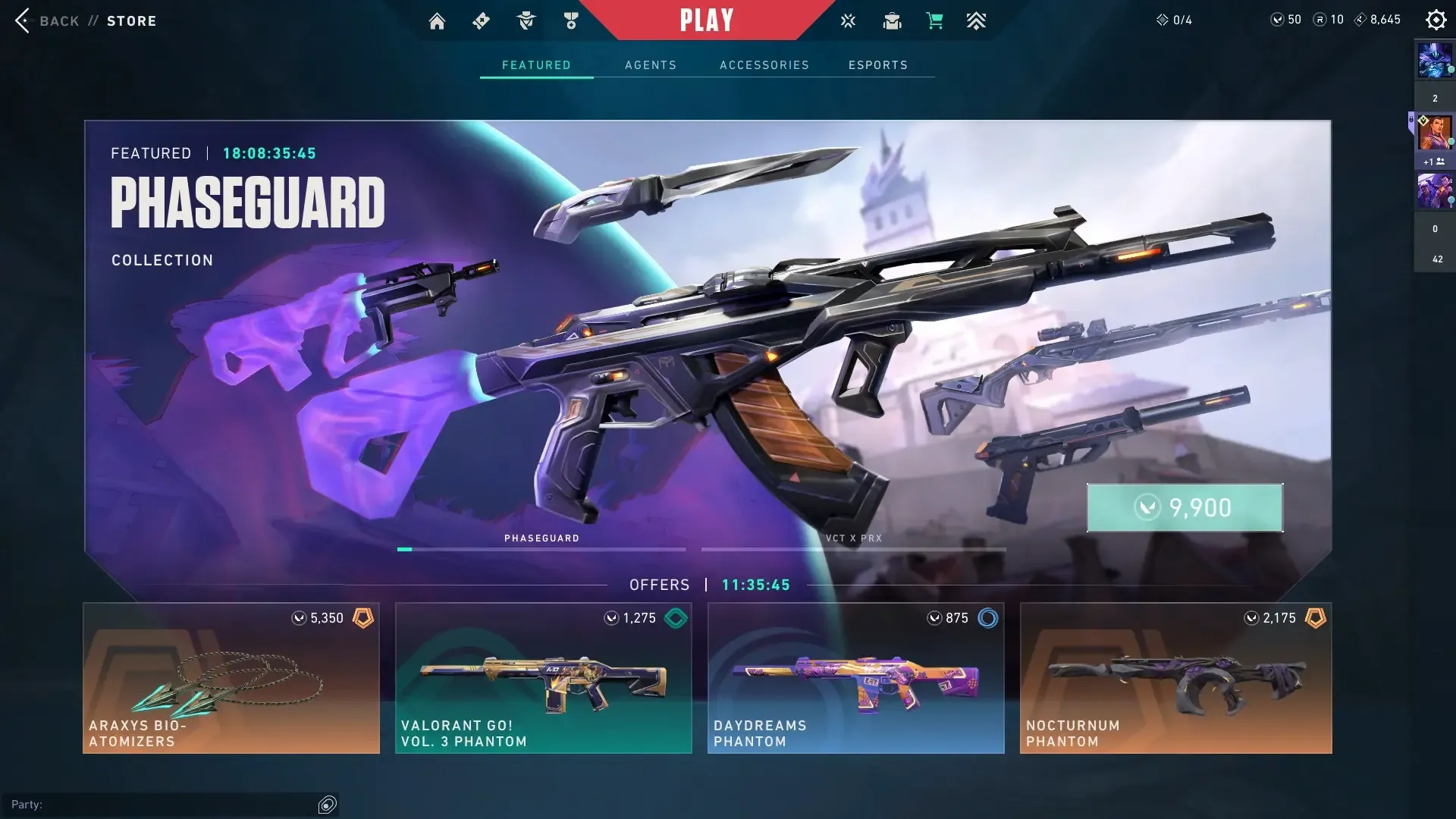Select the Home icon in navigation
Image resolution: width=1456 pixels, height=819 pixels.
pyautogui.click(x=437, y=20)
